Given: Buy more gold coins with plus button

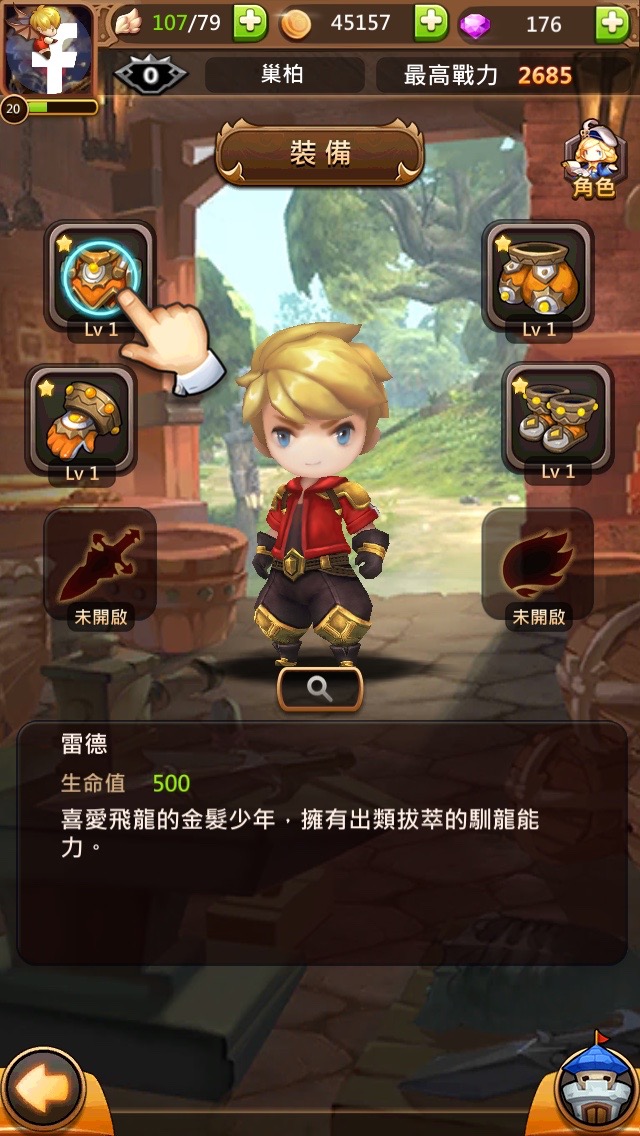Looking at the screenshot, I should 431,23.
